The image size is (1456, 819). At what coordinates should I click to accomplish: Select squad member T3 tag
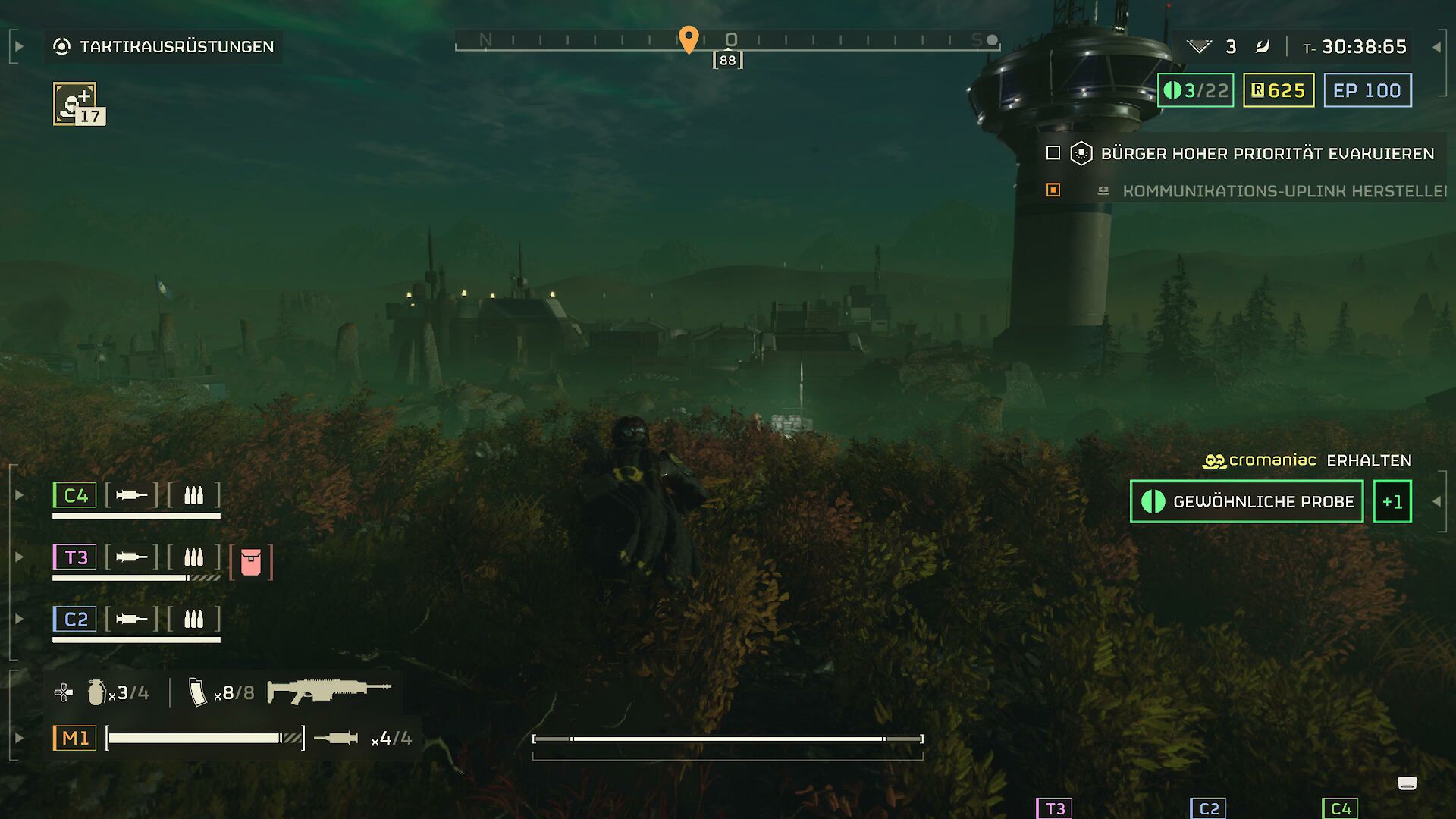pos(75,557)
